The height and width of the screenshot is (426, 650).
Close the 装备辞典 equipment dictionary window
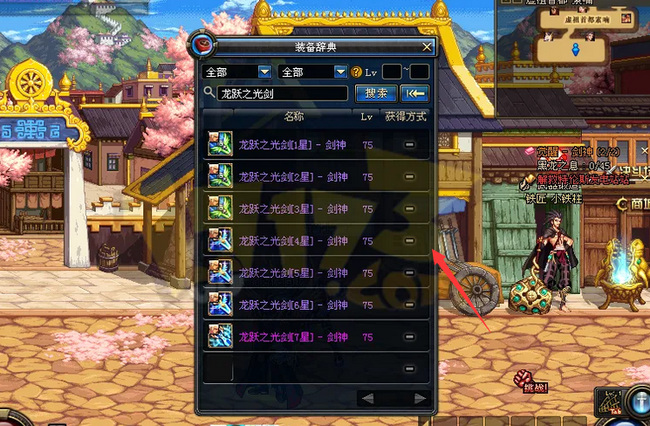[427, 46]
